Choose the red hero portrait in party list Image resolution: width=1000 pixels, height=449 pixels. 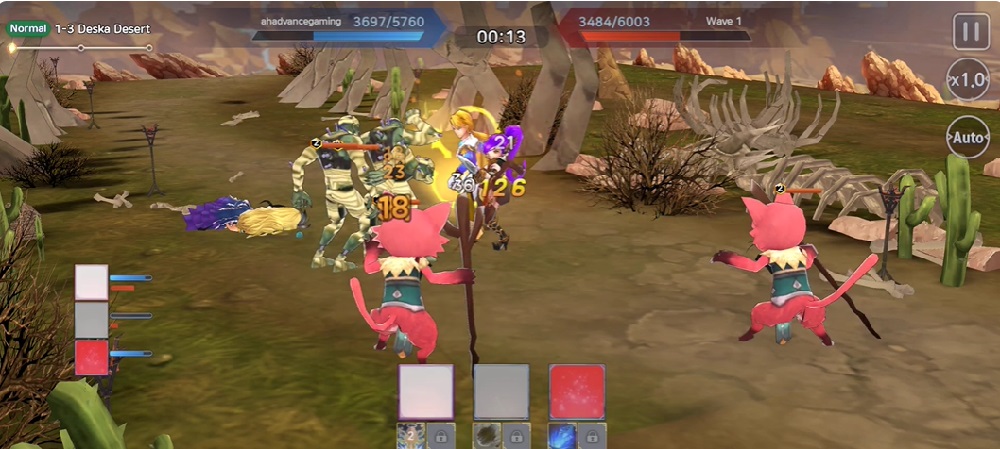click(92, 357)
